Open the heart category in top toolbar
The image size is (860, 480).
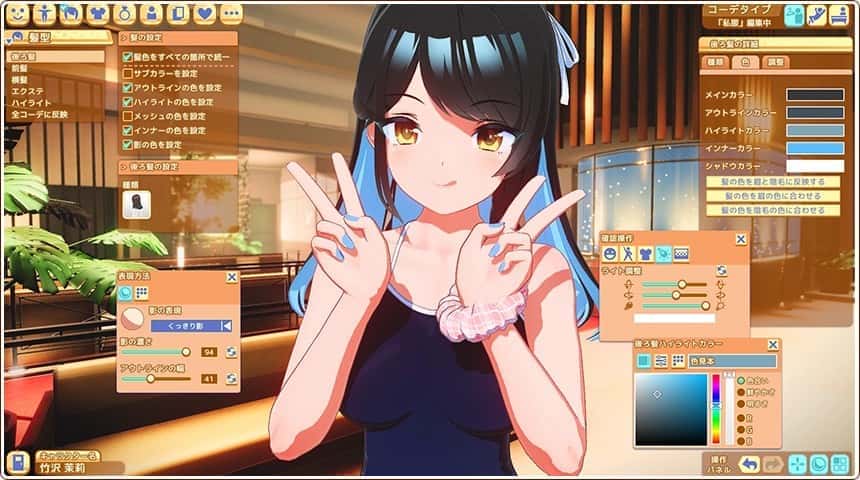pyautogui.click(x=204, y=13)
